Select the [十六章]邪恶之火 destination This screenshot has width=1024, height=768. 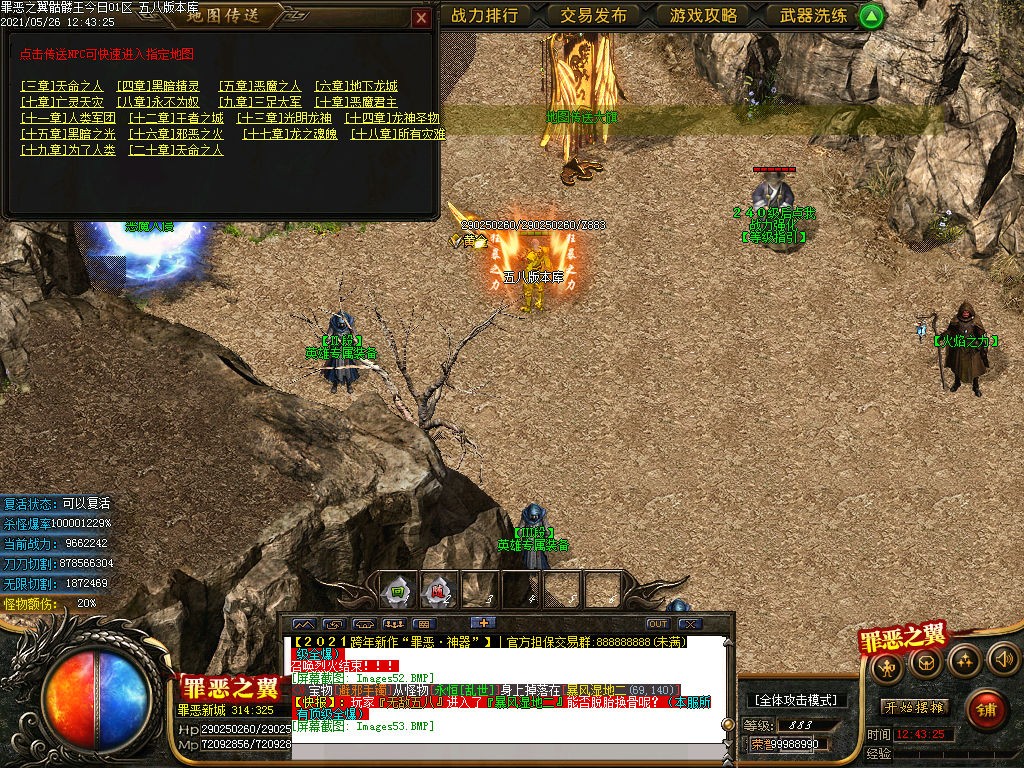[177, 134]
